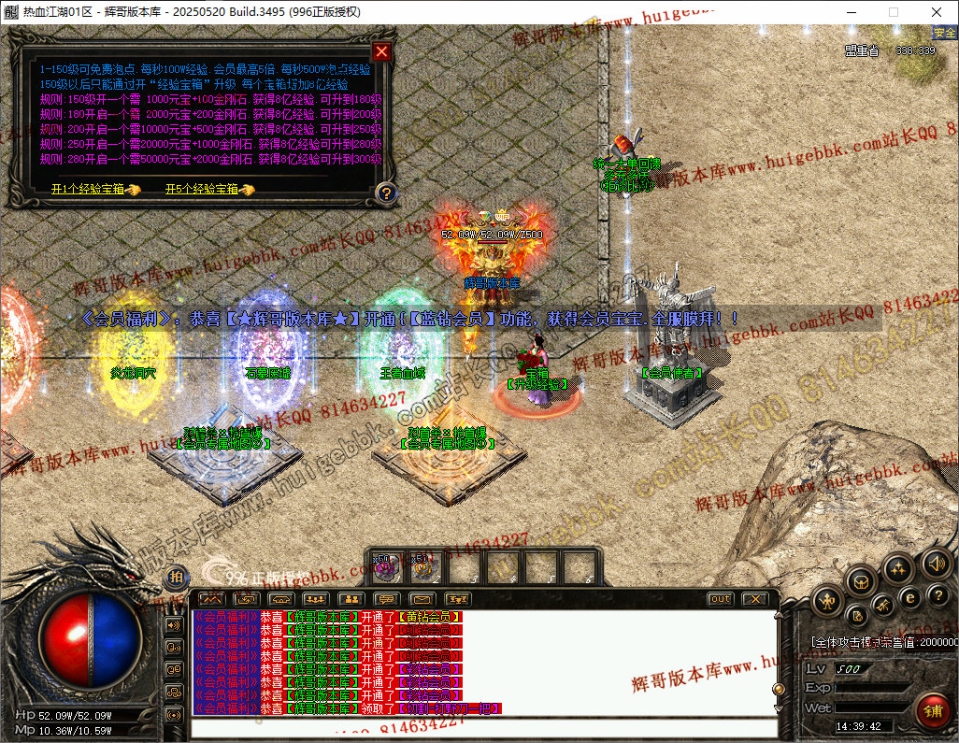Click the round 'e' orb button
The width and height of the screenshot is (959, 743).
[x=910, y=596]
